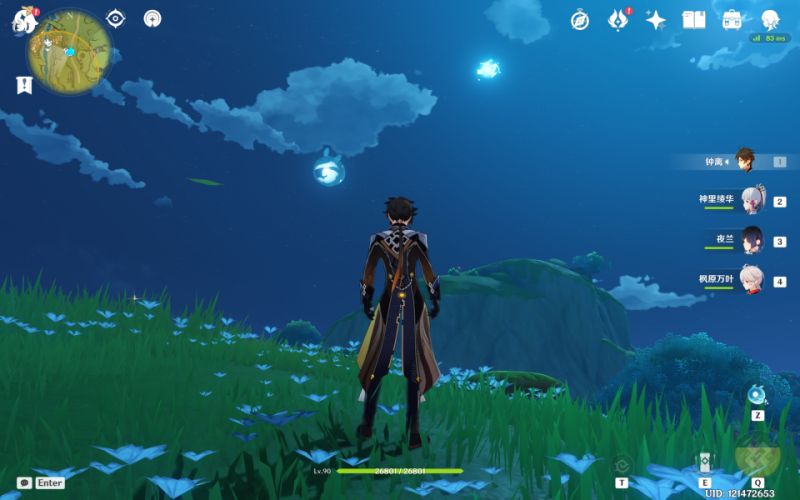The width and height of the screenshot is (800, 500).
Task: Toggle the eye-shaped quest navigation icon
Action: tap(116, 18)
